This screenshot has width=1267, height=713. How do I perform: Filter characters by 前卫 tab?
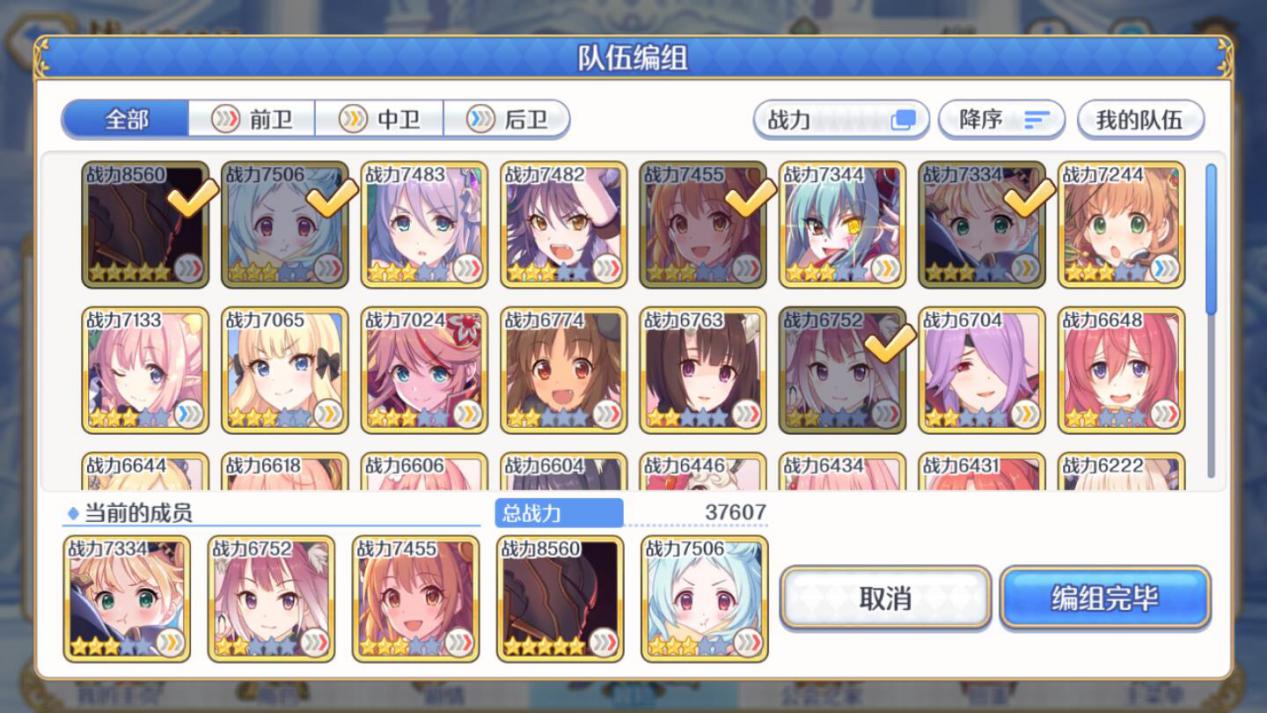[252, 120]
